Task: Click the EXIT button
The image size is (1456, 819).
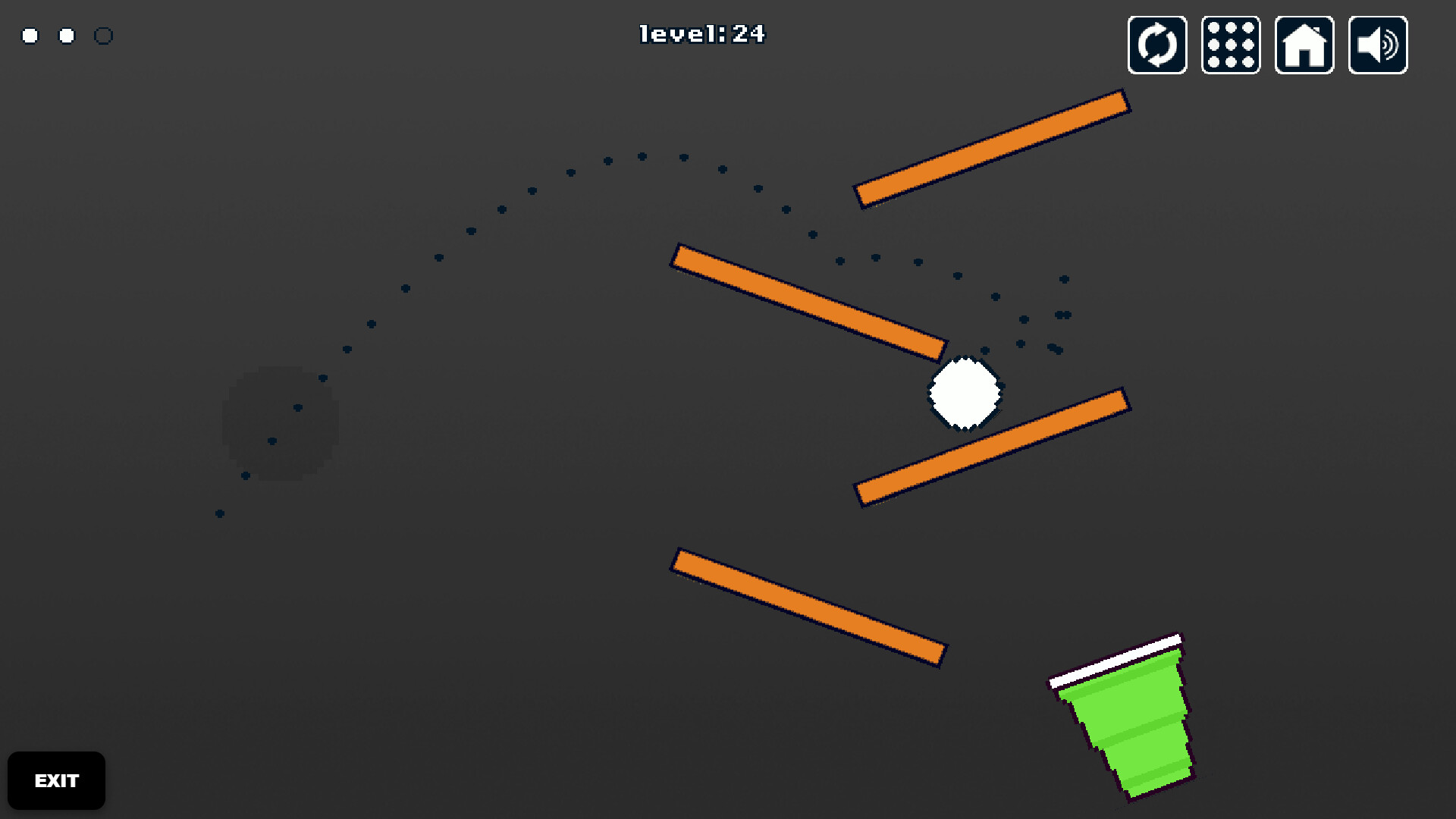Action: click(x=56, y=780)
